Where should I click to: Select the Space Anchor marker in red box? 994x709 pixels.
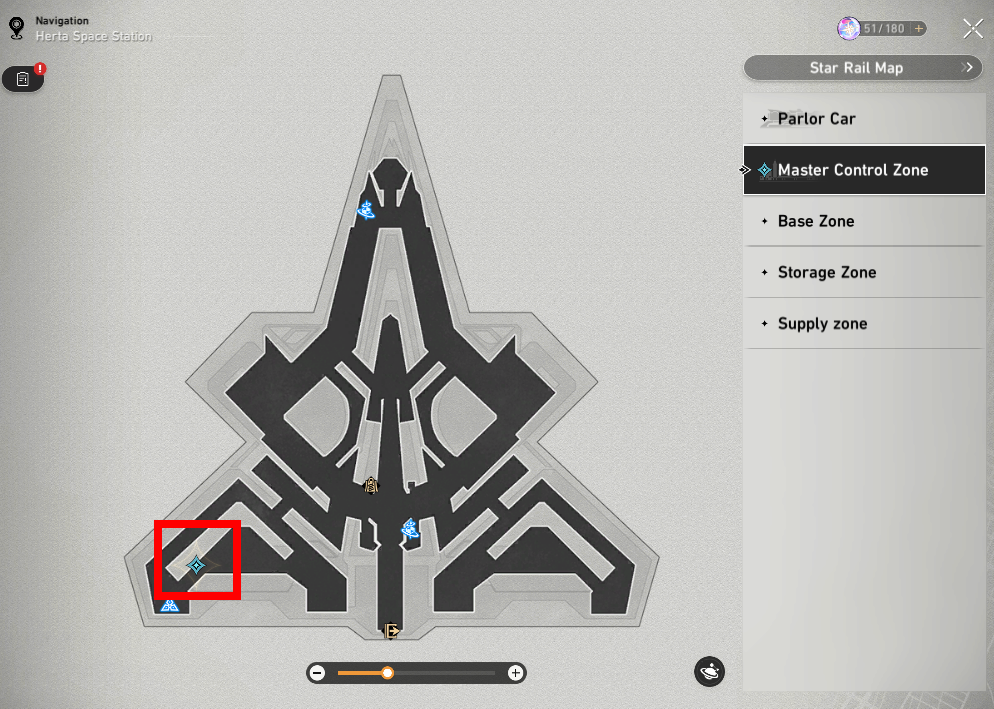pyautogui.click(x=197, y=565)
